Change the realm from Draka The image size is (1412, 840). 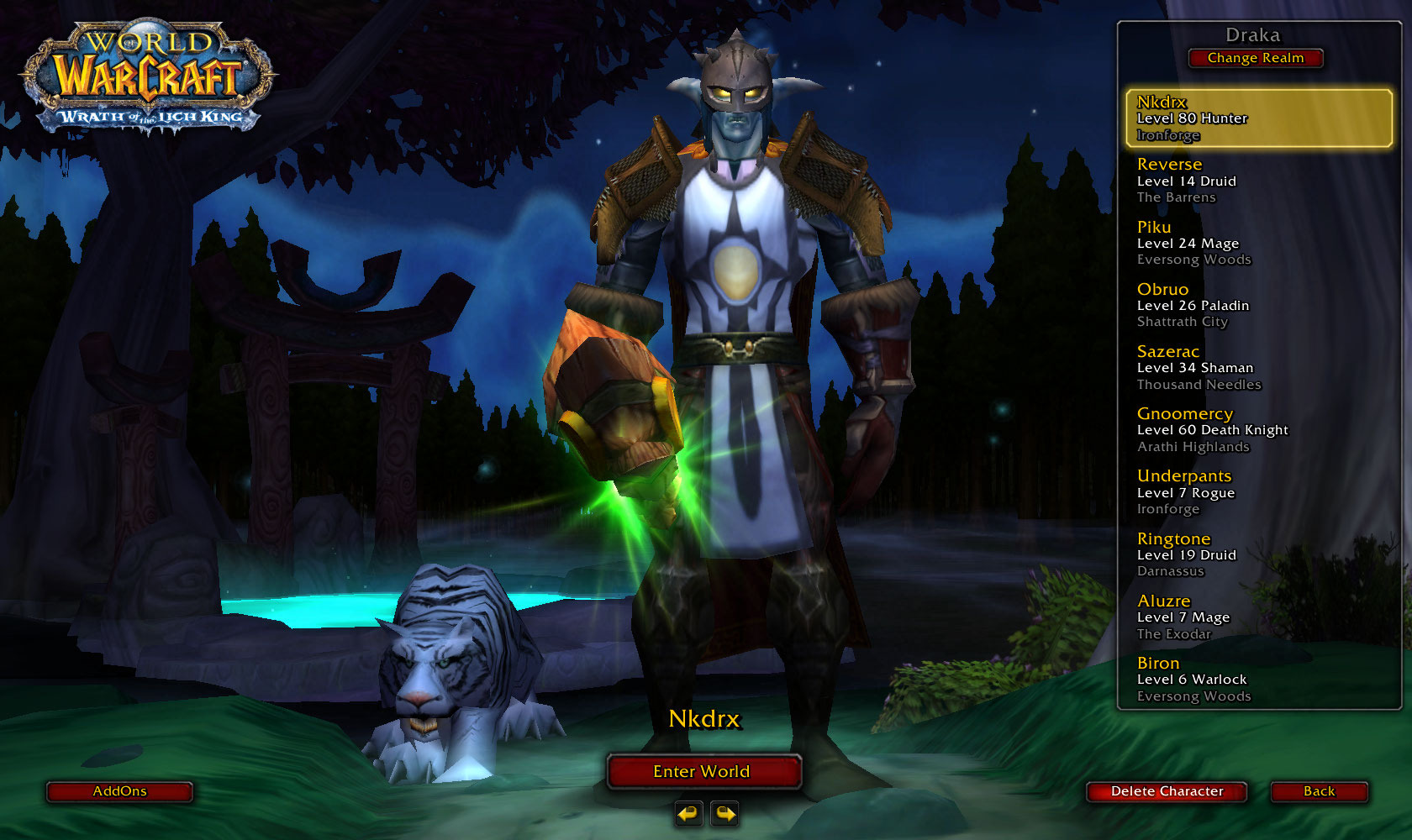[1256, 58]
